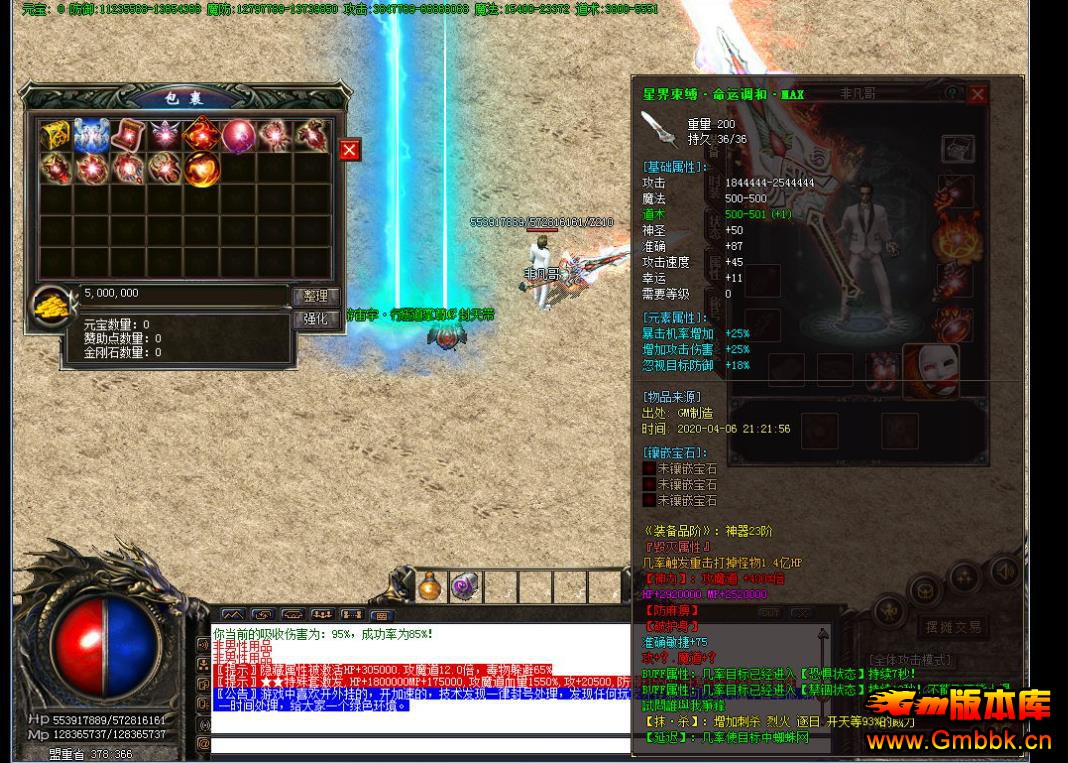Close the bag window with the red X
This screenshot has height=763, width=1068.
coord(349,150)
